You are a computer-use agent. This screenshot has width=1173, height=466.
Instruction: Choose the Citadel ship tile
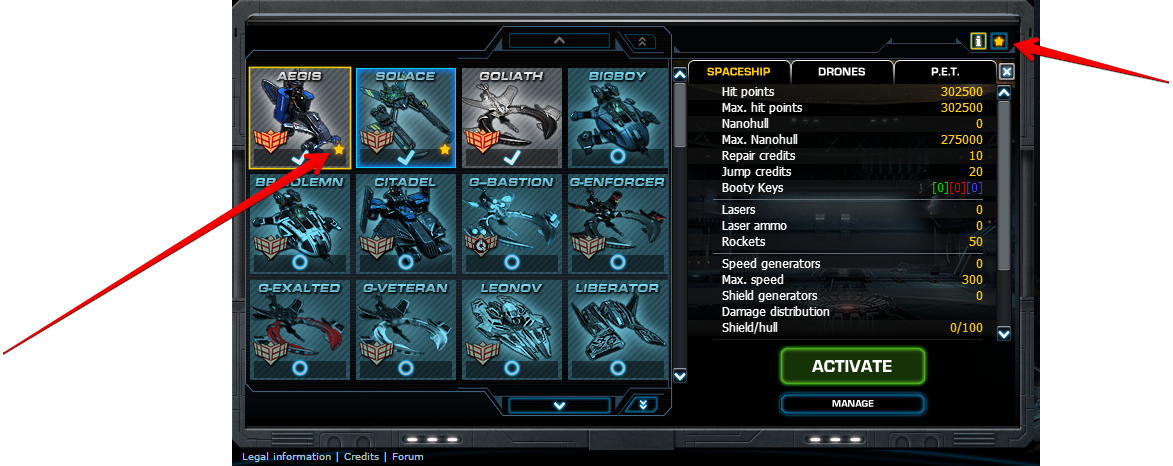[405, 224]
